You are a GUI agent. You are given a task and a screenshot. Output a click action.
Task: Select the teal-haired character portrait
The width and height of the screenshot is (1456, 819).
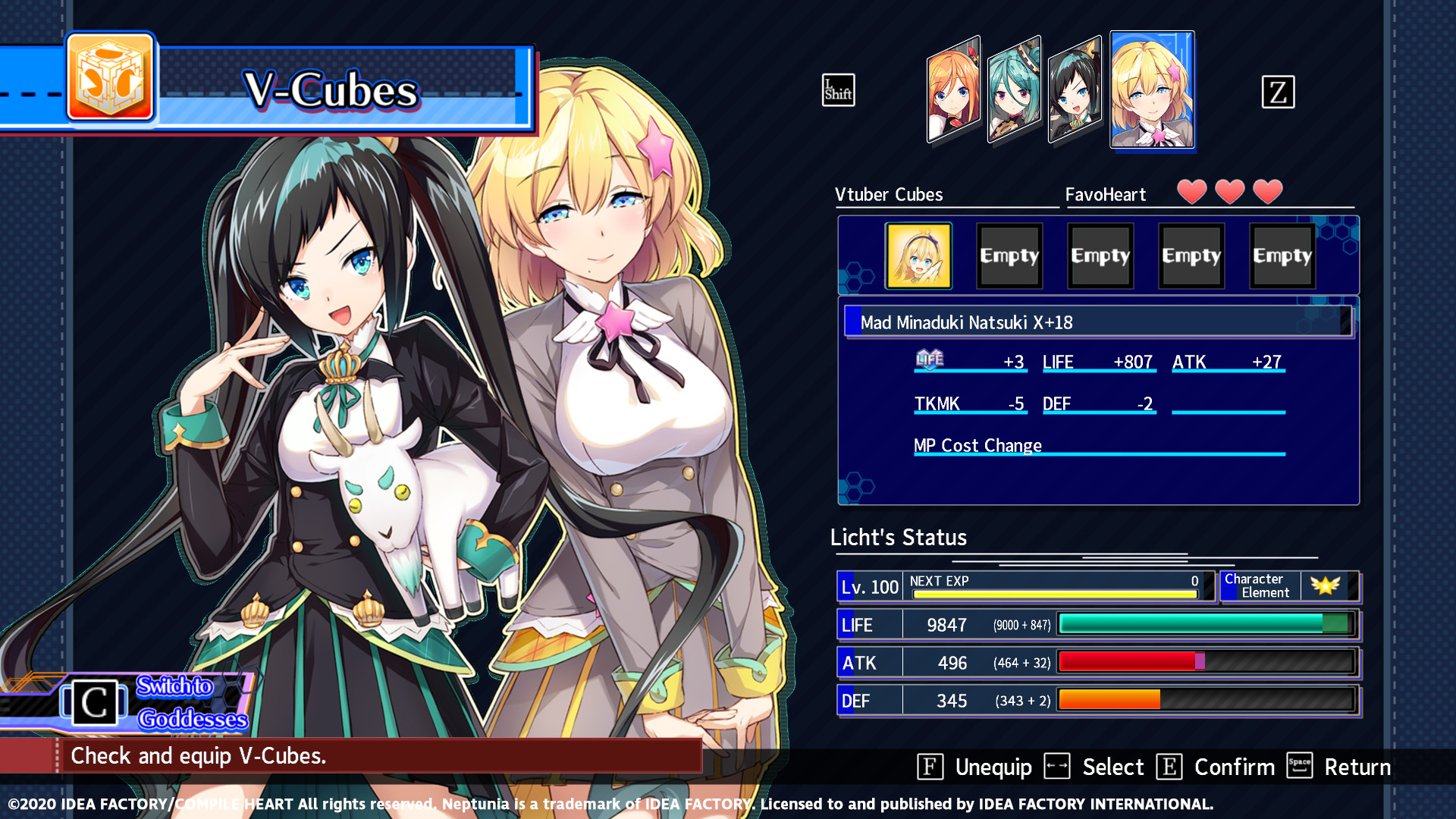[1015, 91]
